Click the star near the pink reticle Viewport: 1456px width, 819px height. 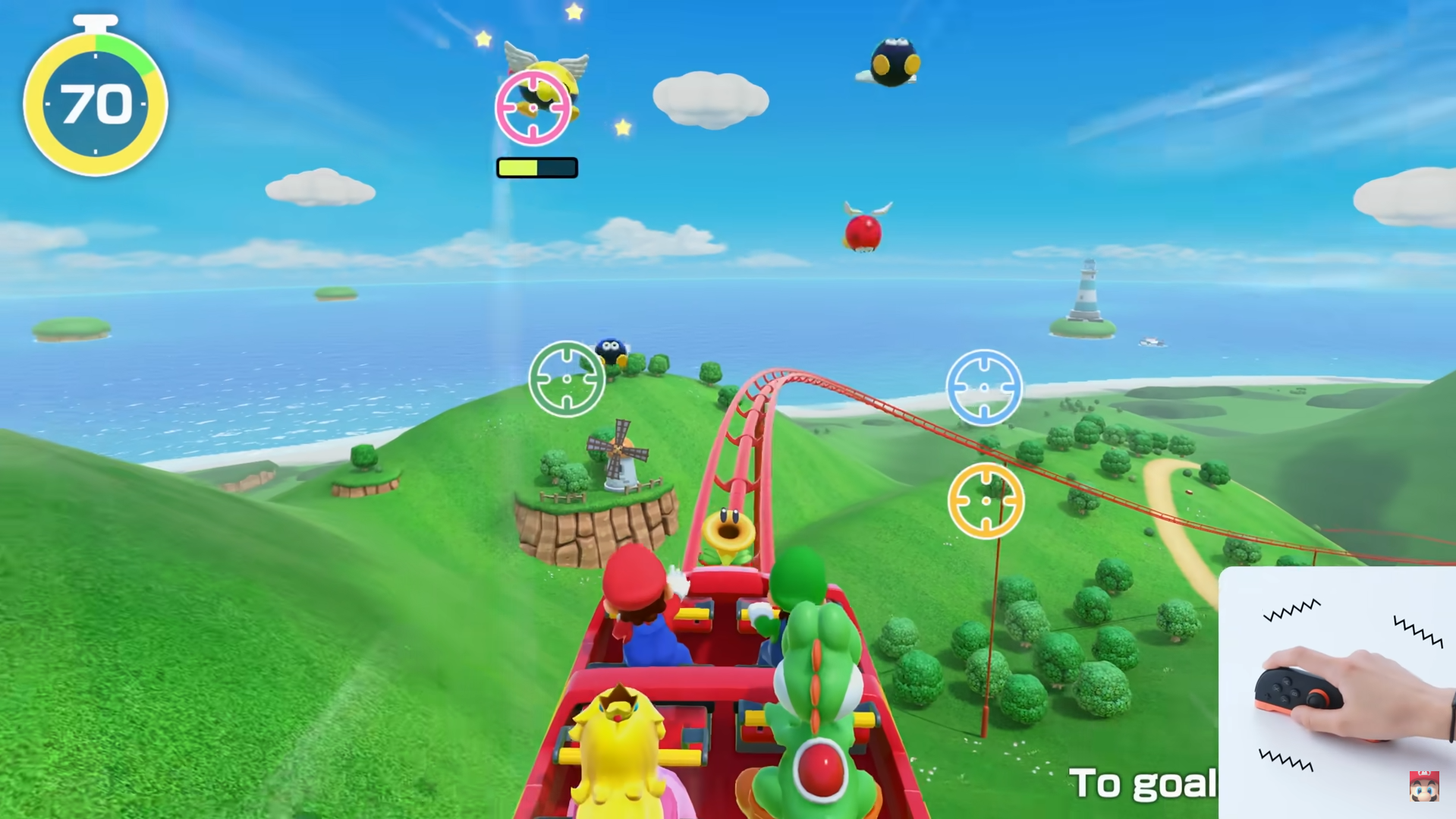pos(621,128)
